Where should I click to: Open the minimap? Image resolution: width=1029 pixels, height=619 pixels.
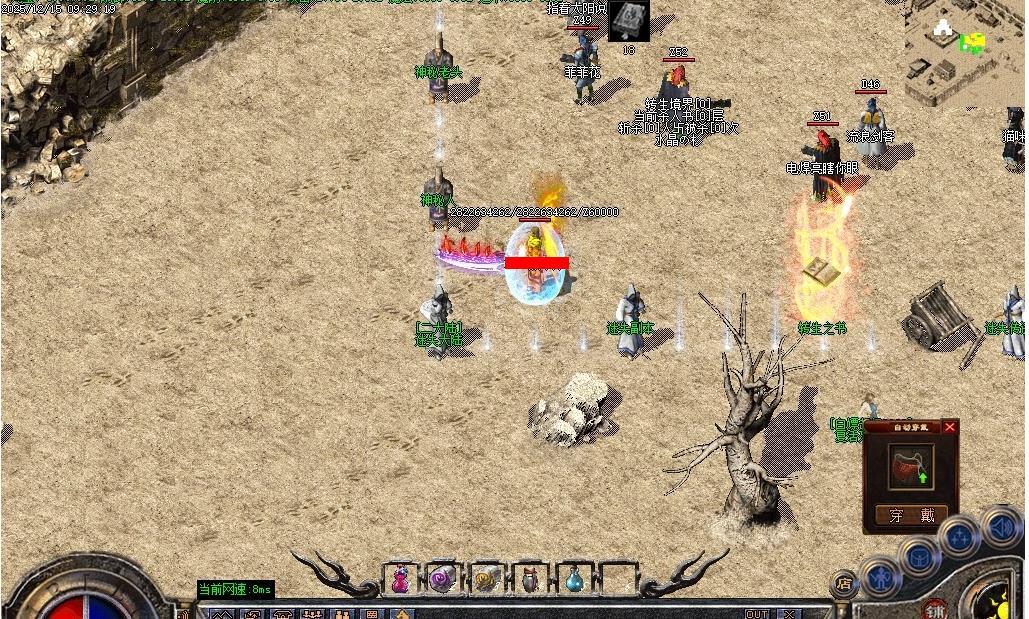(966, 50)
